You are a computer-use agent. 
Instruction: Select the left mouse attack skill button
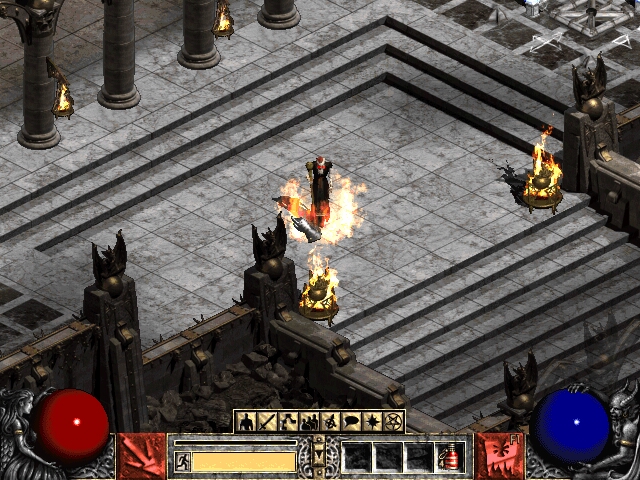142,456
